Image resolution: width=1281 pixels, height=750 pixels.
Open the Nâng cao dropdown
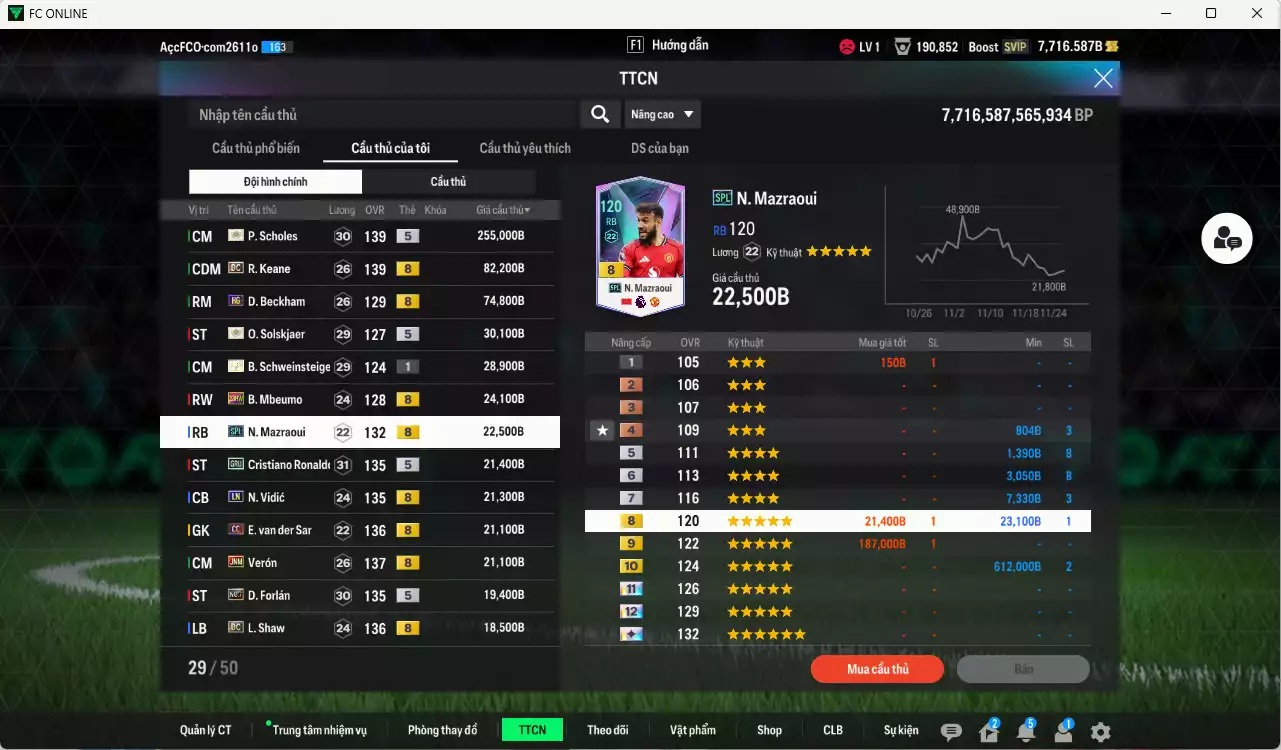tap(662, 114)
